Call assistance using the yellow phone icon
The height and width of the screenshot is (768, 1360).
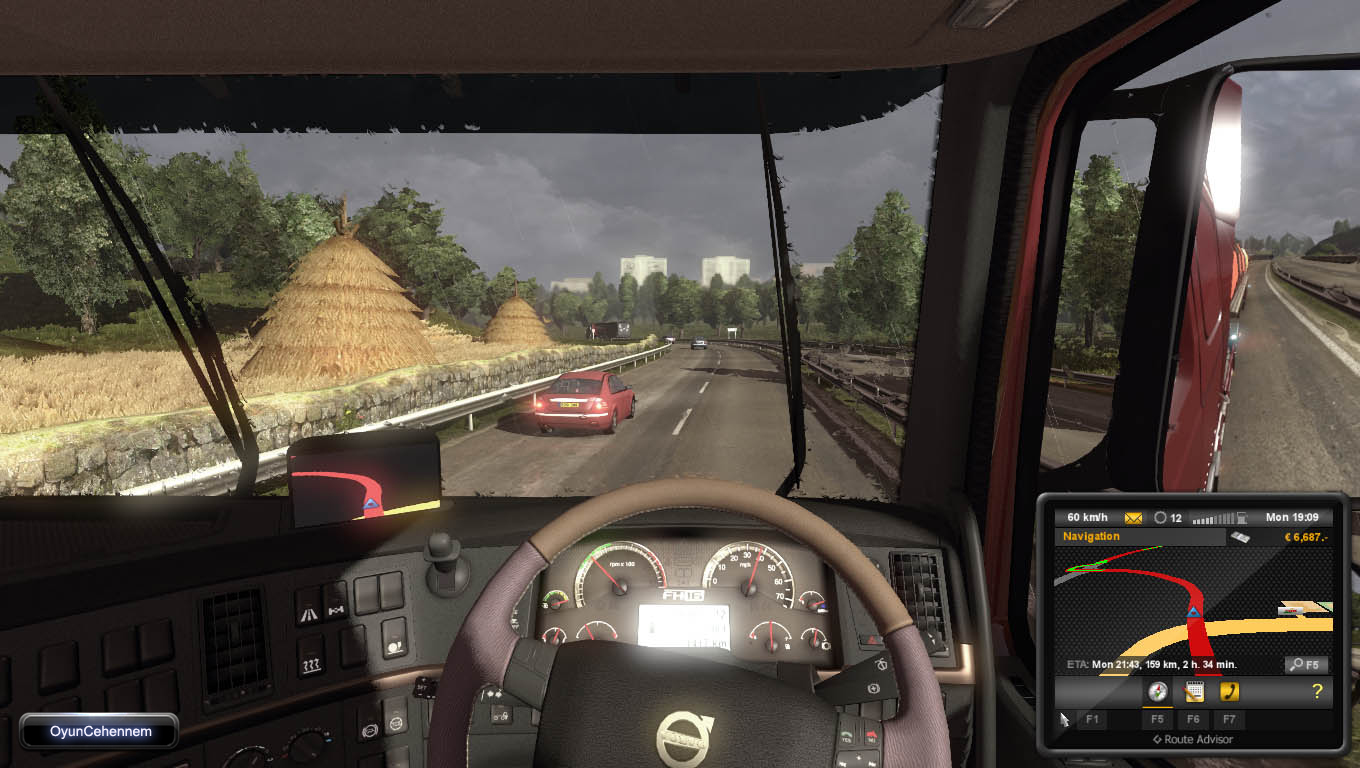click(1230, 690)
